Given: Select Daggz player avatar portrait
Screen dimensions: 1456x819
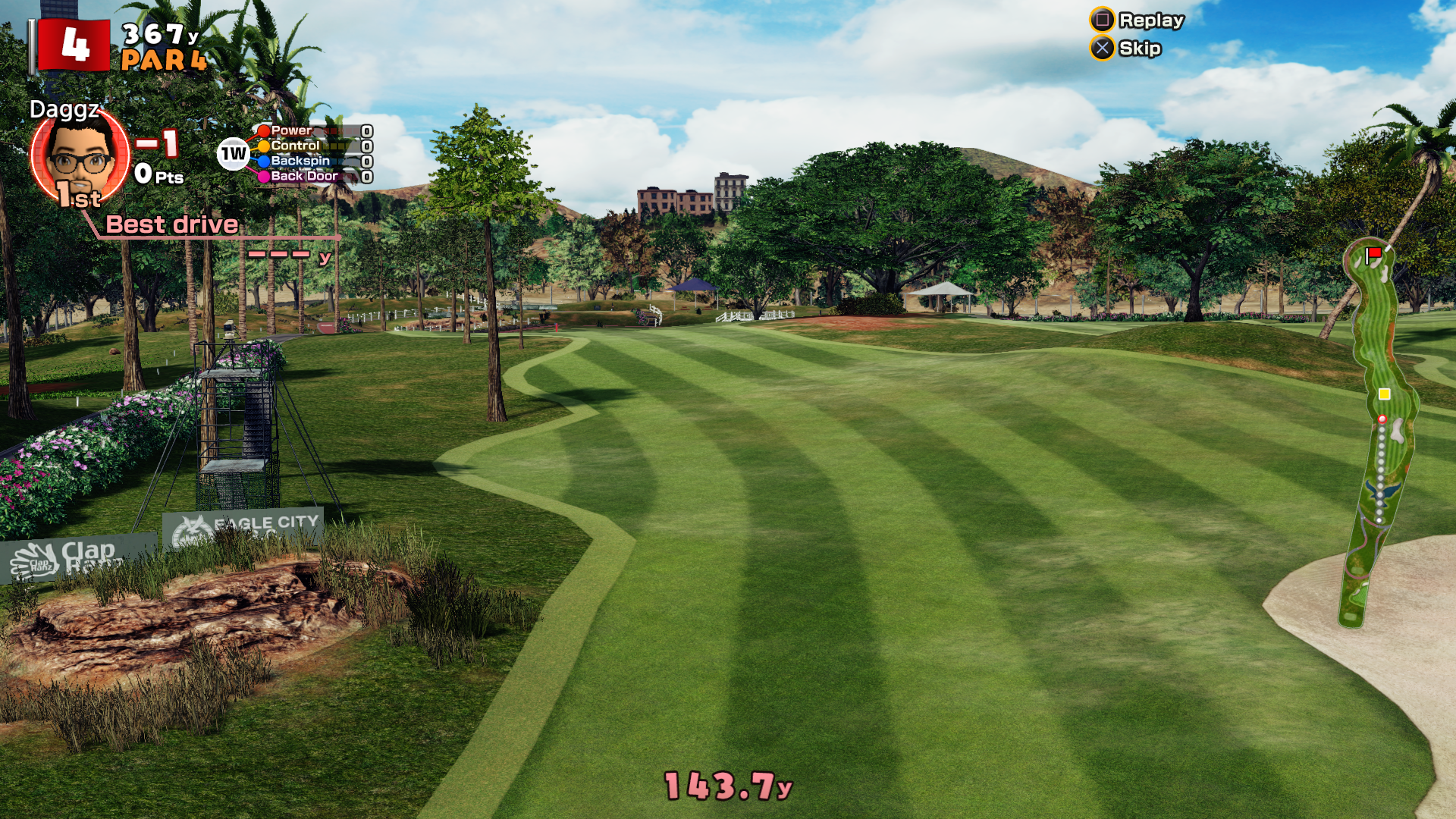Looking at the screenshot, I should pyautogui.click(x=80, y=155).
